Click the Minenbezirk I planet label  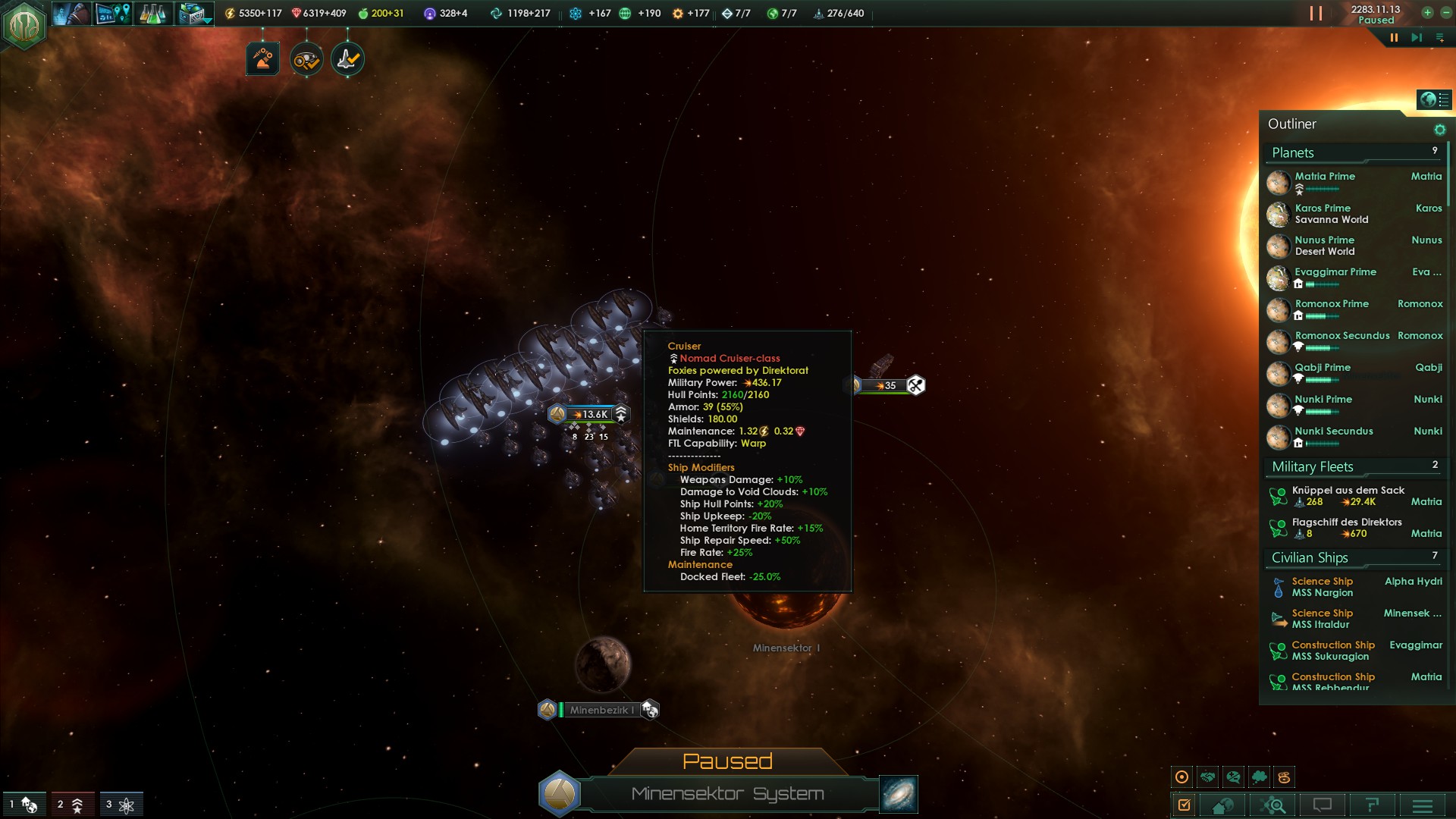click(600, 710)
